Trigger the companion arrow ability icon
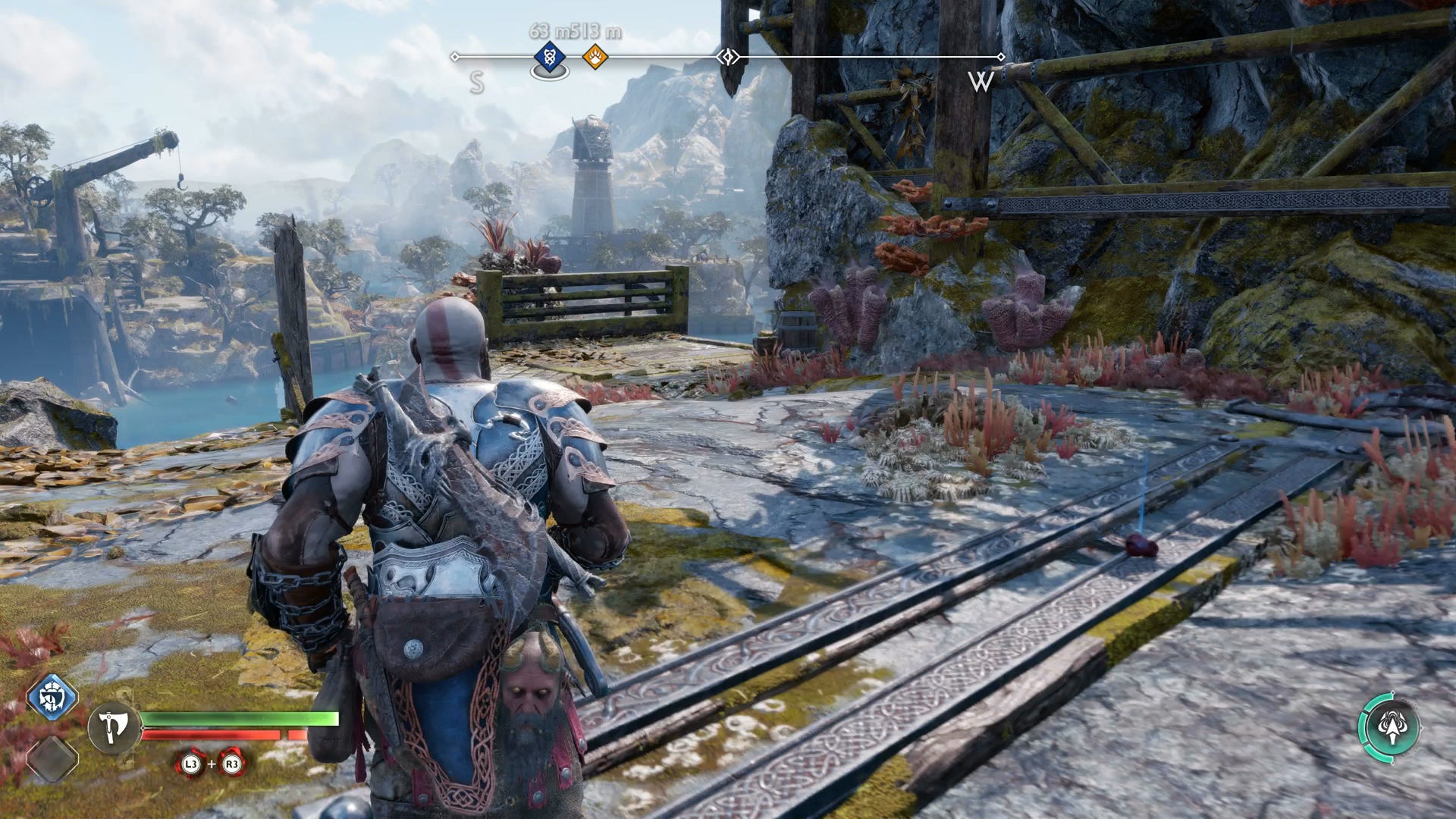Viewport: 1456px width, 819px height. pos(1389,726)
